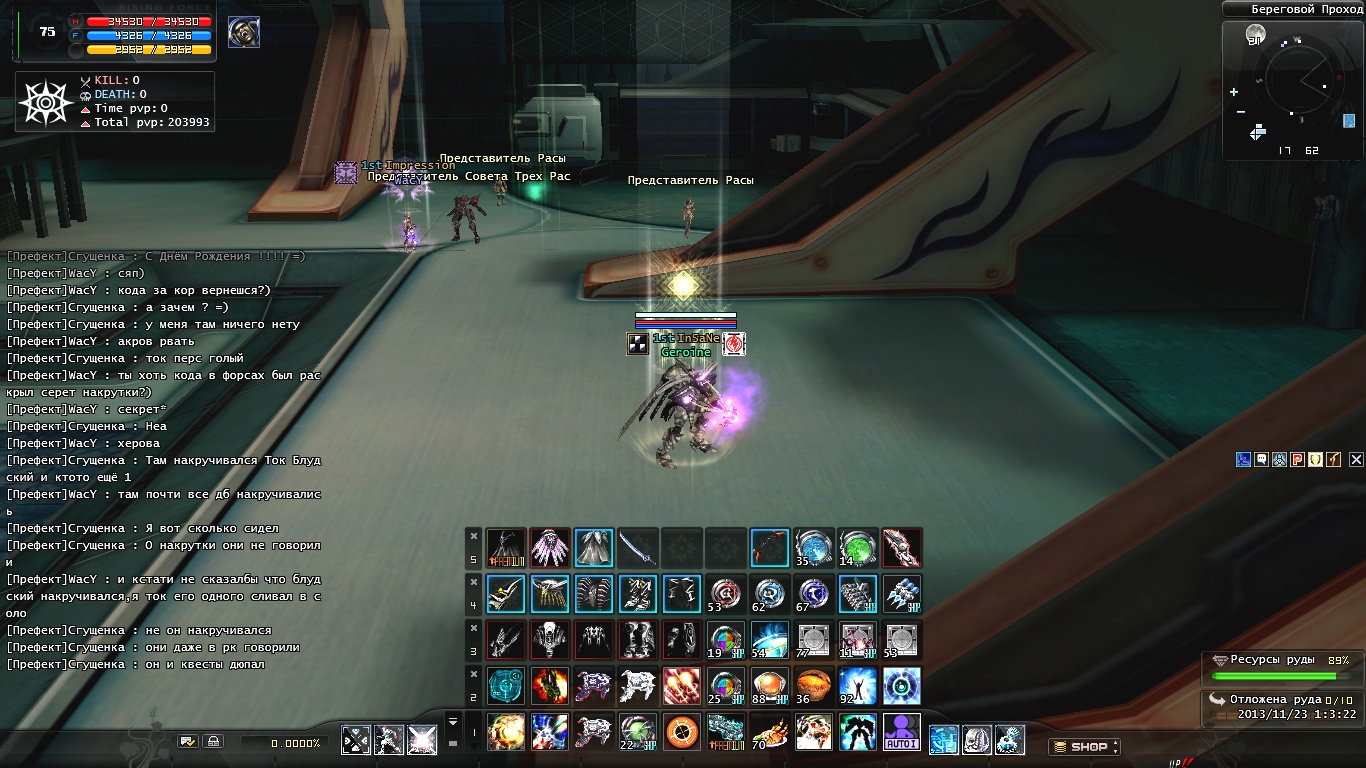
Task: Use the roast chicken food item
Action: point(770,732)
